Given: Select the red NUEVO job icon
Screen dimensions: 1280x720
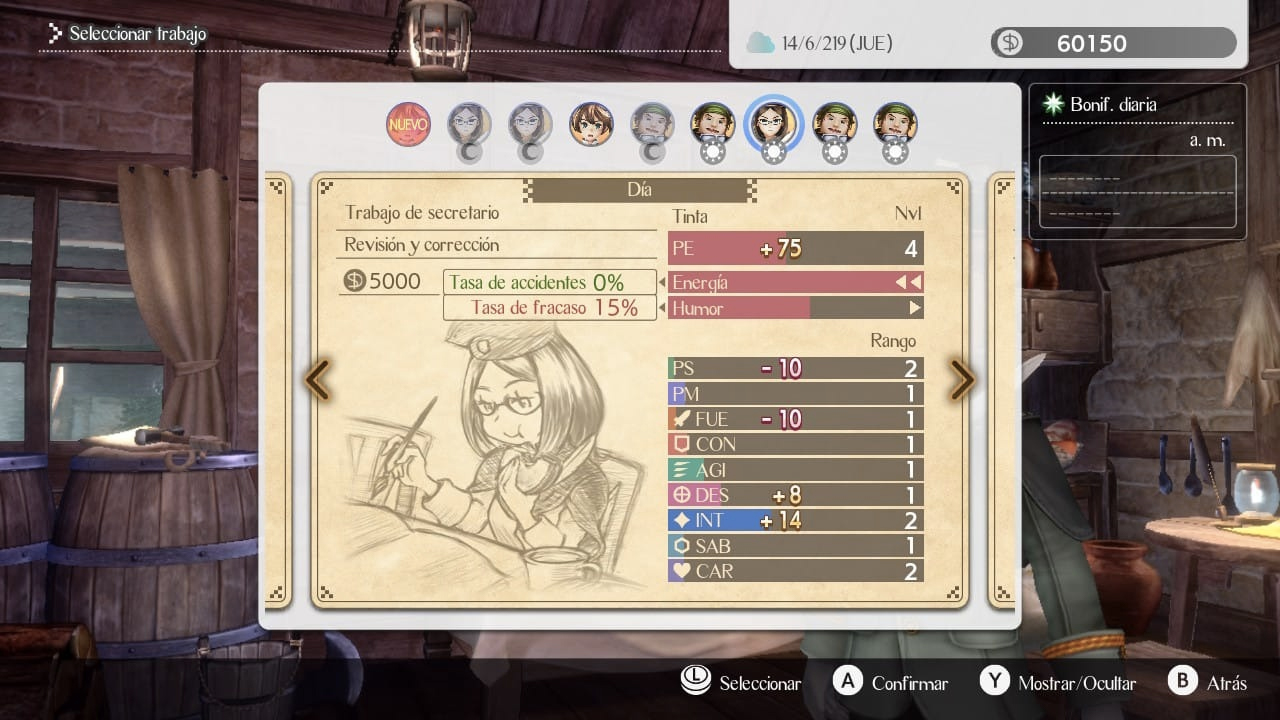Looking at the screenshot, I should point(409,124).
